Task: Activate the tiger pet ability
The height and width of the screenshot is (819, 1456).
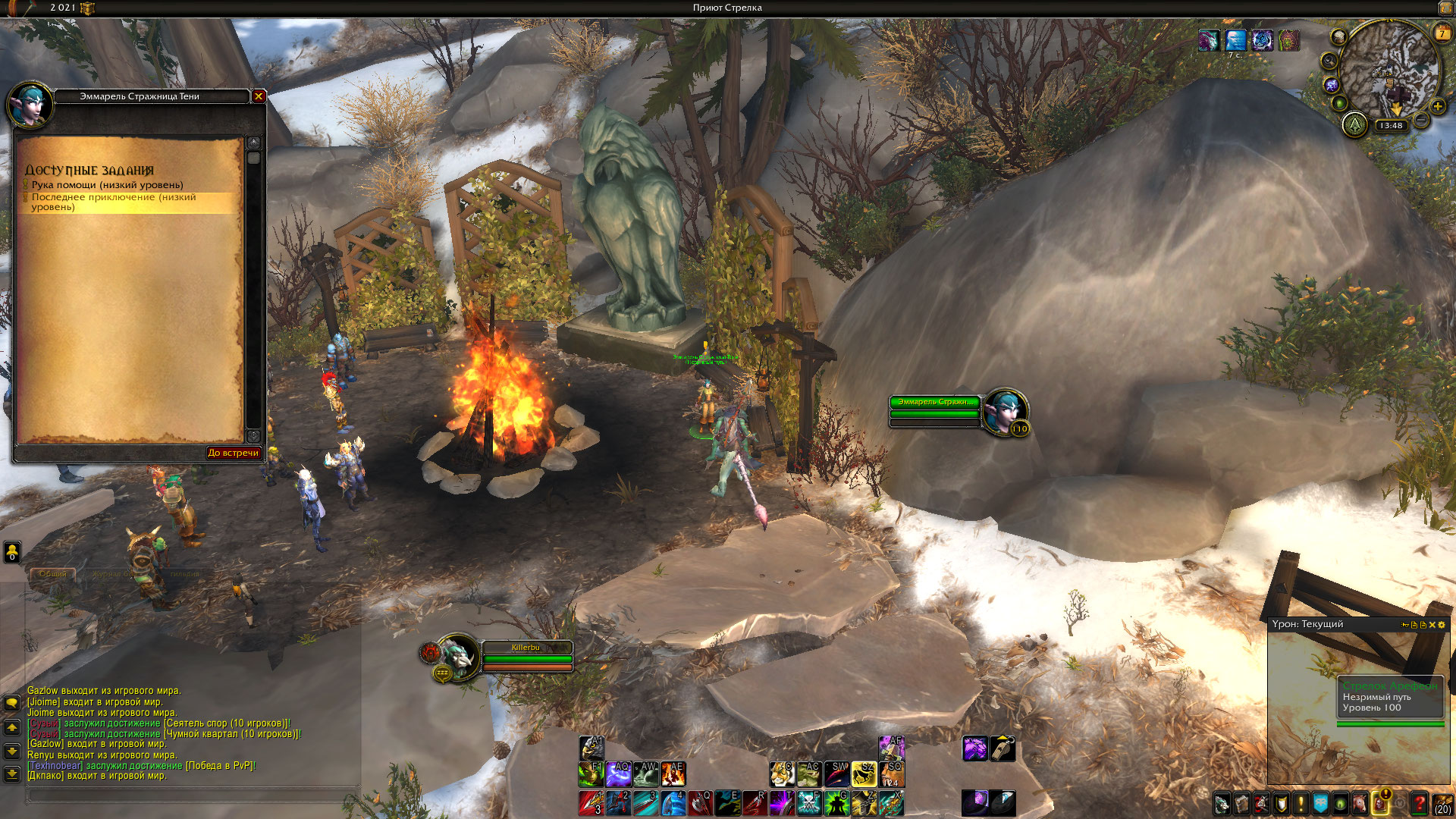Action: click(x=781, y=774)
